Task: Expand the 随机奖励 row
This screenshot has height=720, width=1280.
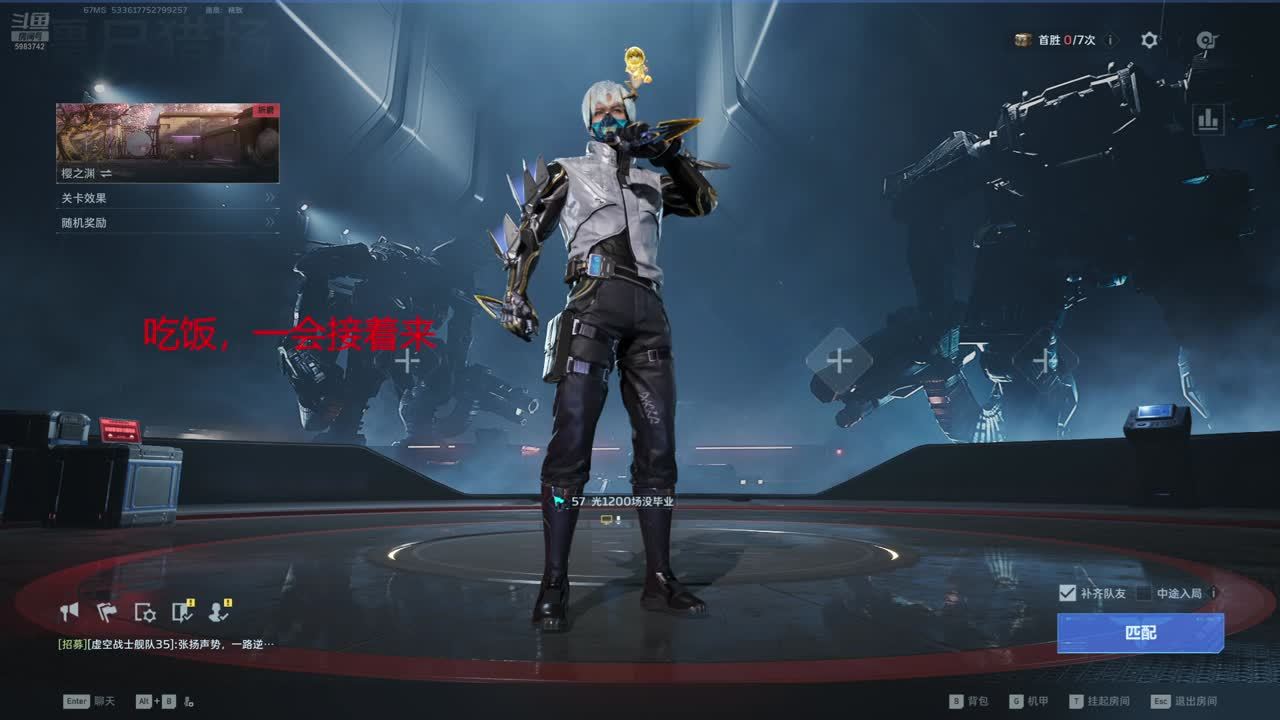Action: (x=167, y=223)
